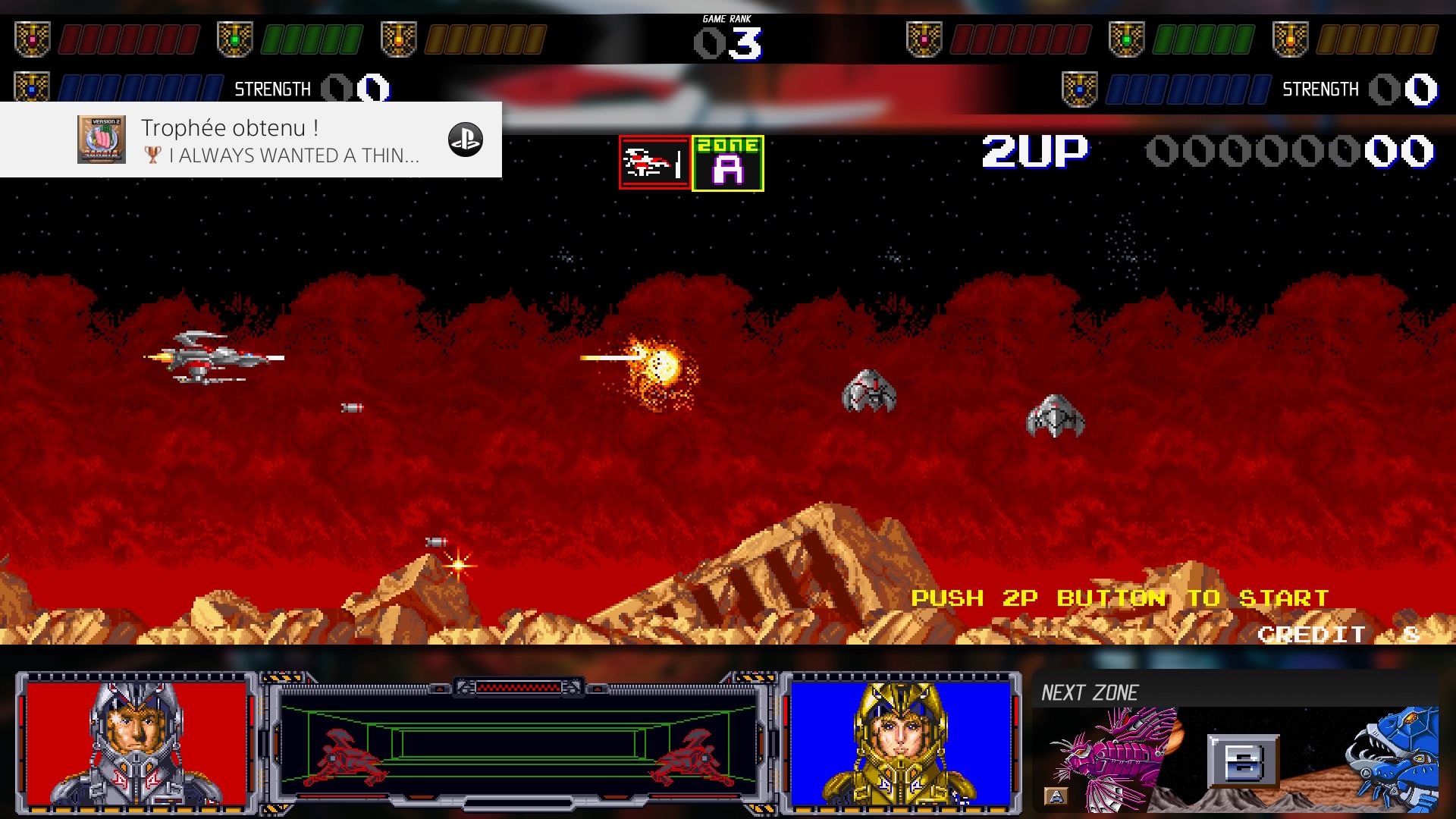Click the trophy thumbnail image in the notification
Screen dimensions: 1456x819
pos(101,140)
